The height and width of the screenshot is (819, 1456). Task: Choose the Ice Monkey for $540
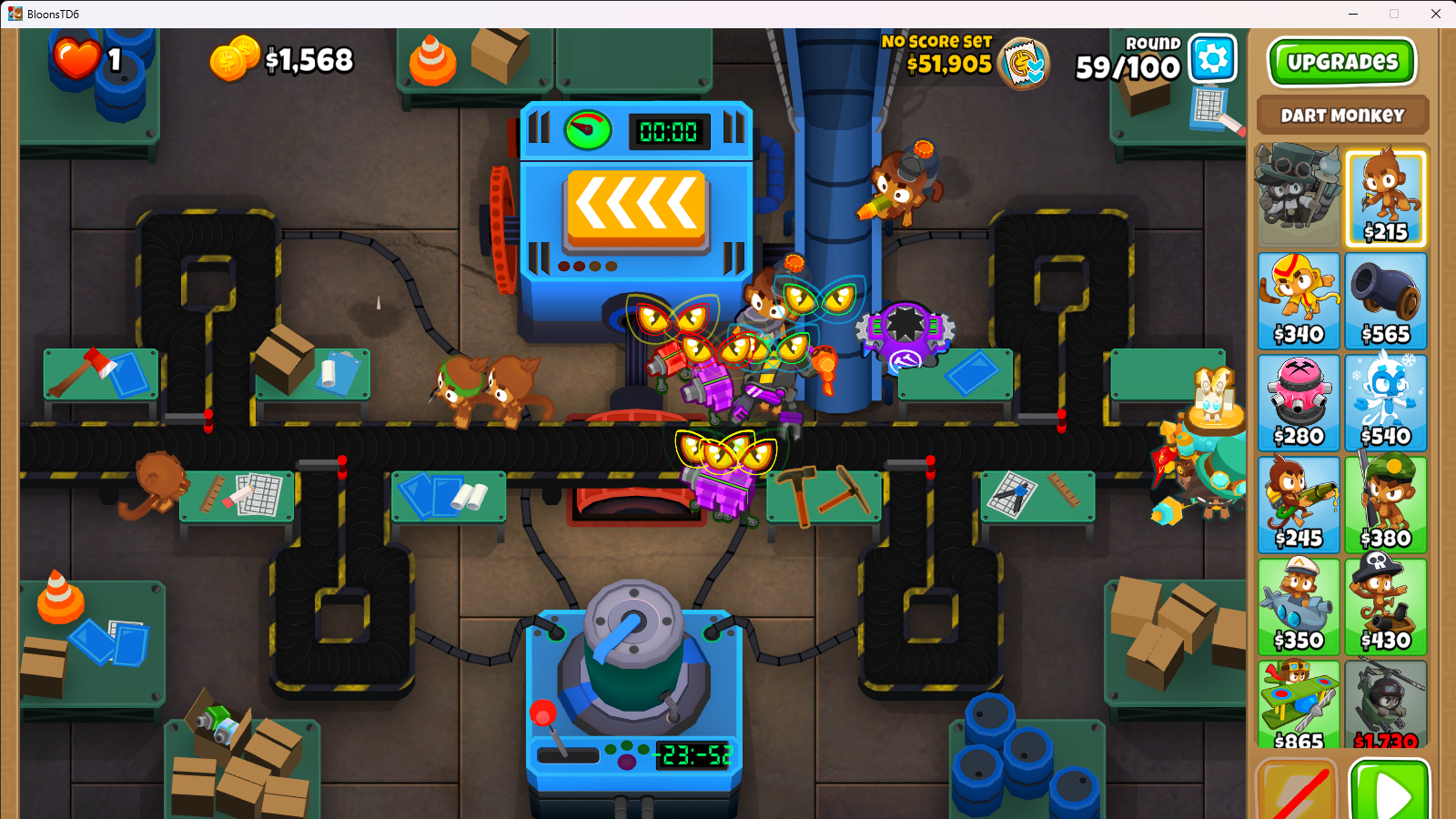[1385, 403]
